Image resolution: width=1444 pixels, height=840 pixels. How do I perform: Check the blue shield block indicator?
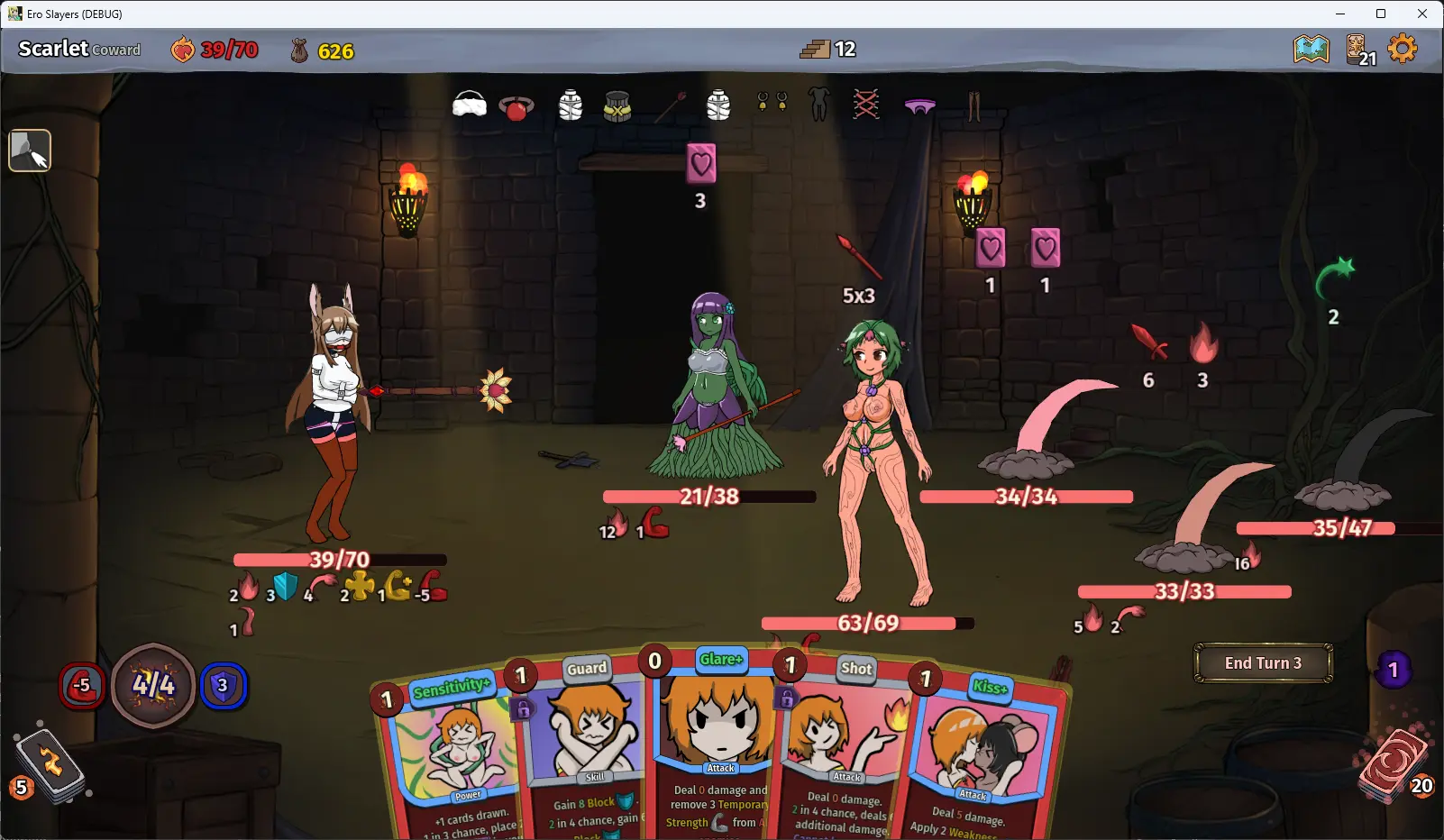point(223,686)
